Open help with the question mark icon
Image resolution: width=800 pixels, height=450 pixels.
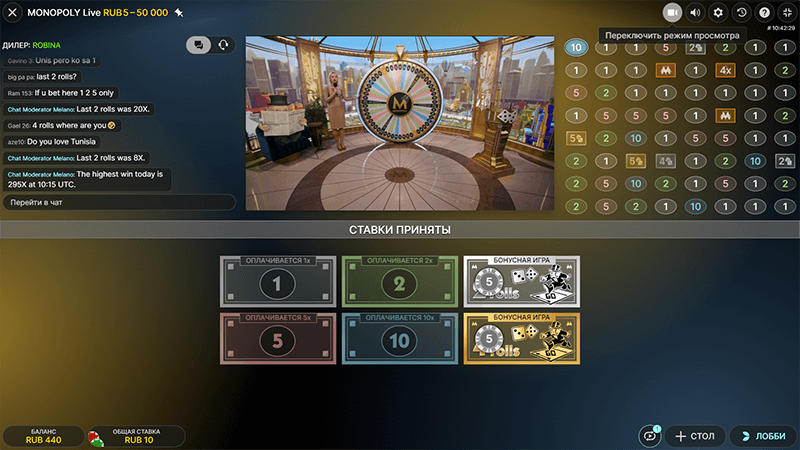(x=764, y=12)
